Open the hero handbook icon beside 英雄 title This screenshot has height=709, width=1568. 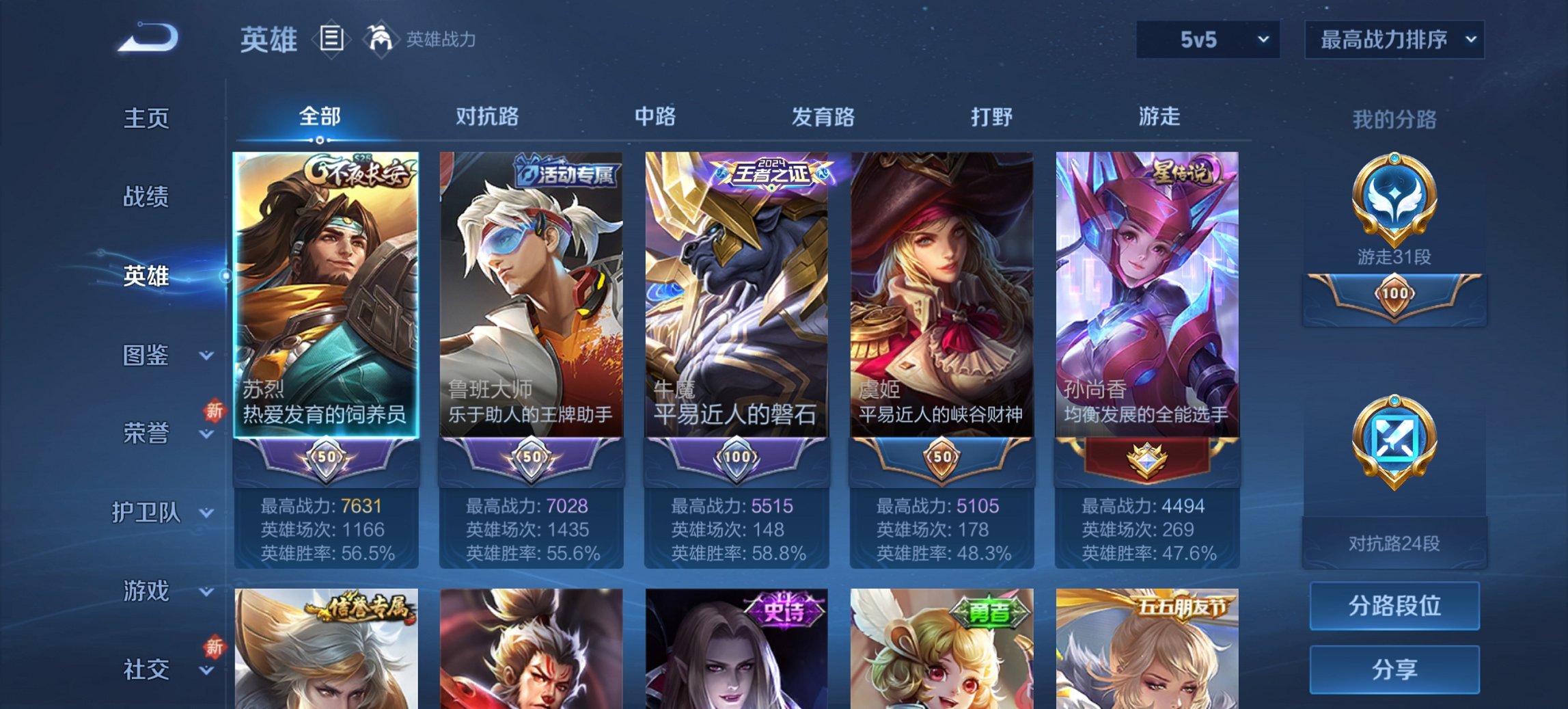pyautogui.click(x=333, y=40)
